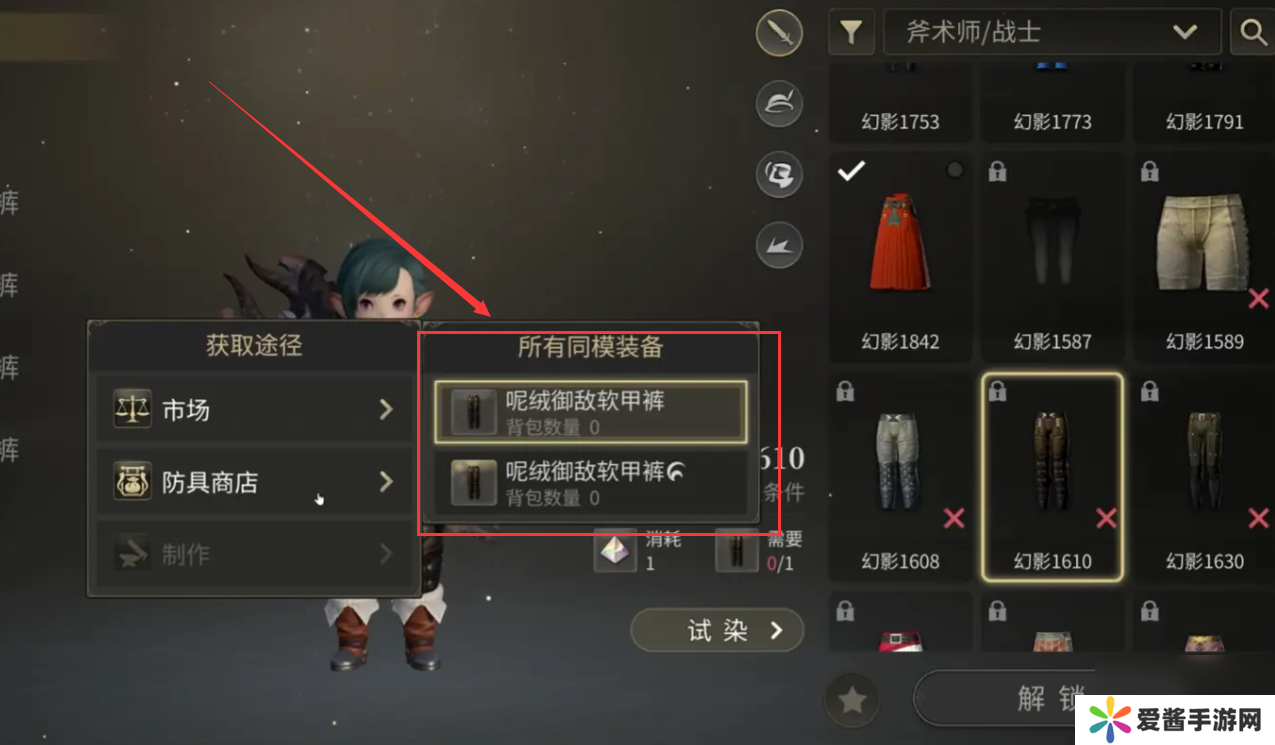Select the first 呢绒御敌软甲裤 entry
The image size is (1275, 745).
(x=590, y=411)
